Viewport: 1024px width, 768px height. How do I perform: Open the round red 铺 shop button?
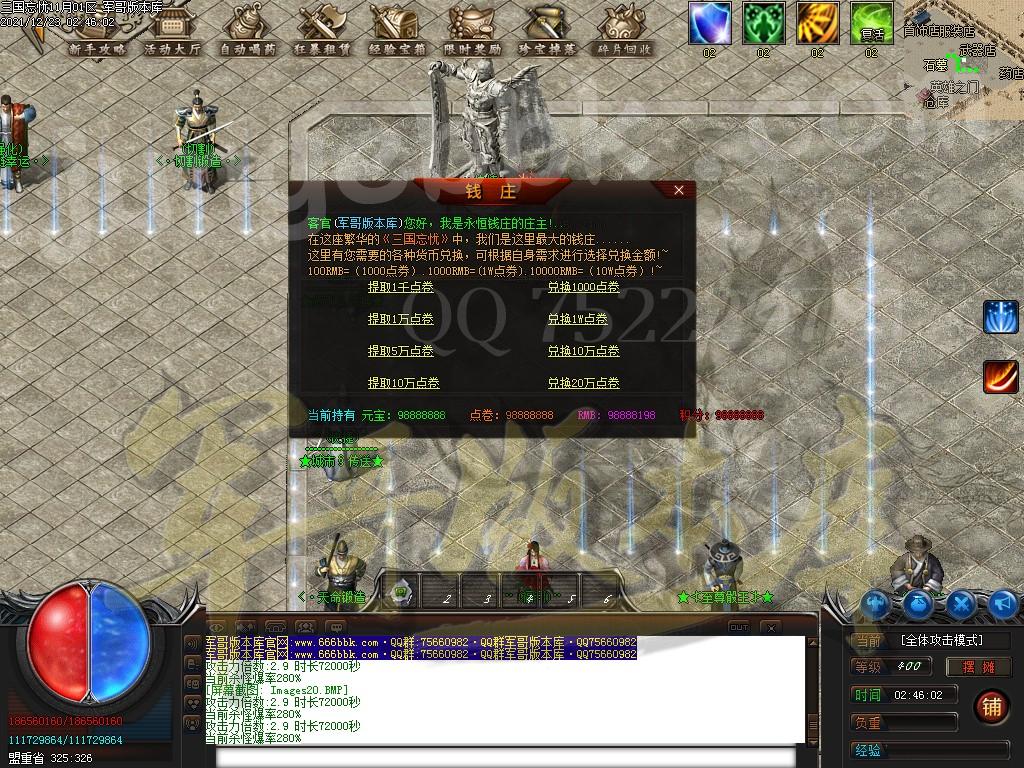coord(991,705)
